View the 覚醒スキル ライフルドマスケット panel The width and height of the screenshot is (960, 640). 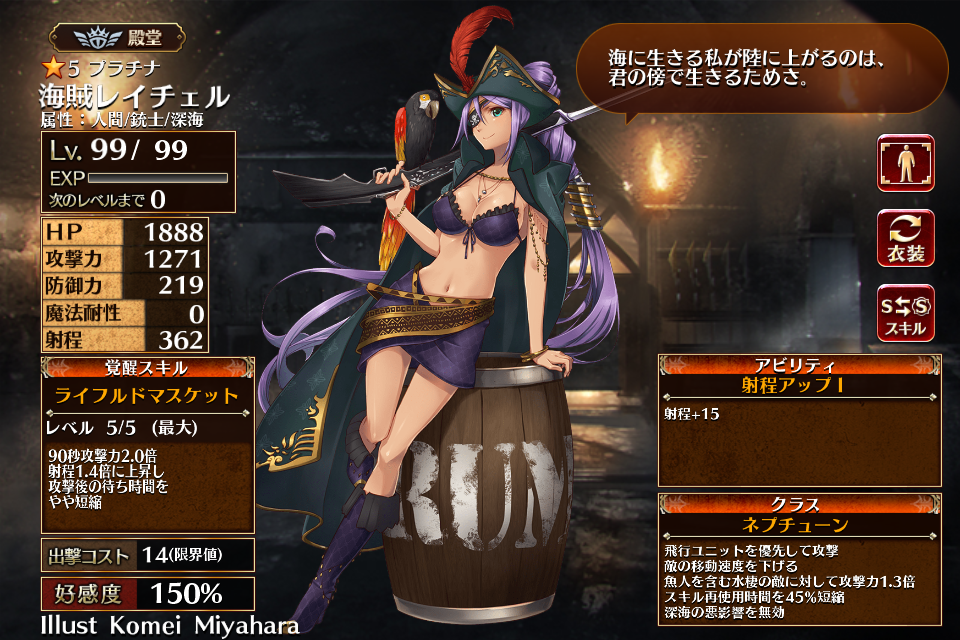(147, 444)
